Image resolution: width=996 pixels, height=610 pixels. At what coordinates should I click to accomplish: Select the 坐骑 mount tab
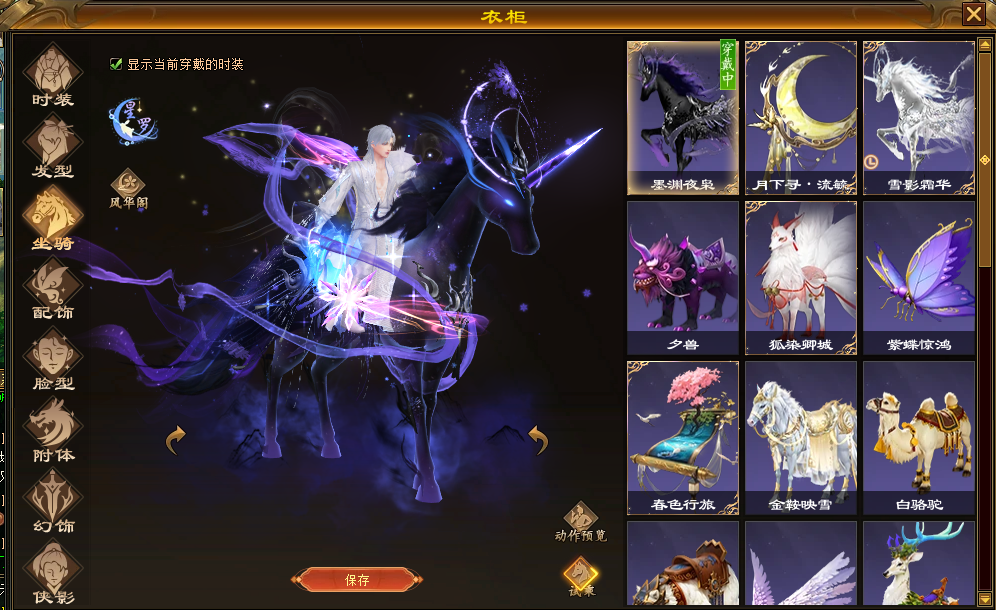point(52,216)
